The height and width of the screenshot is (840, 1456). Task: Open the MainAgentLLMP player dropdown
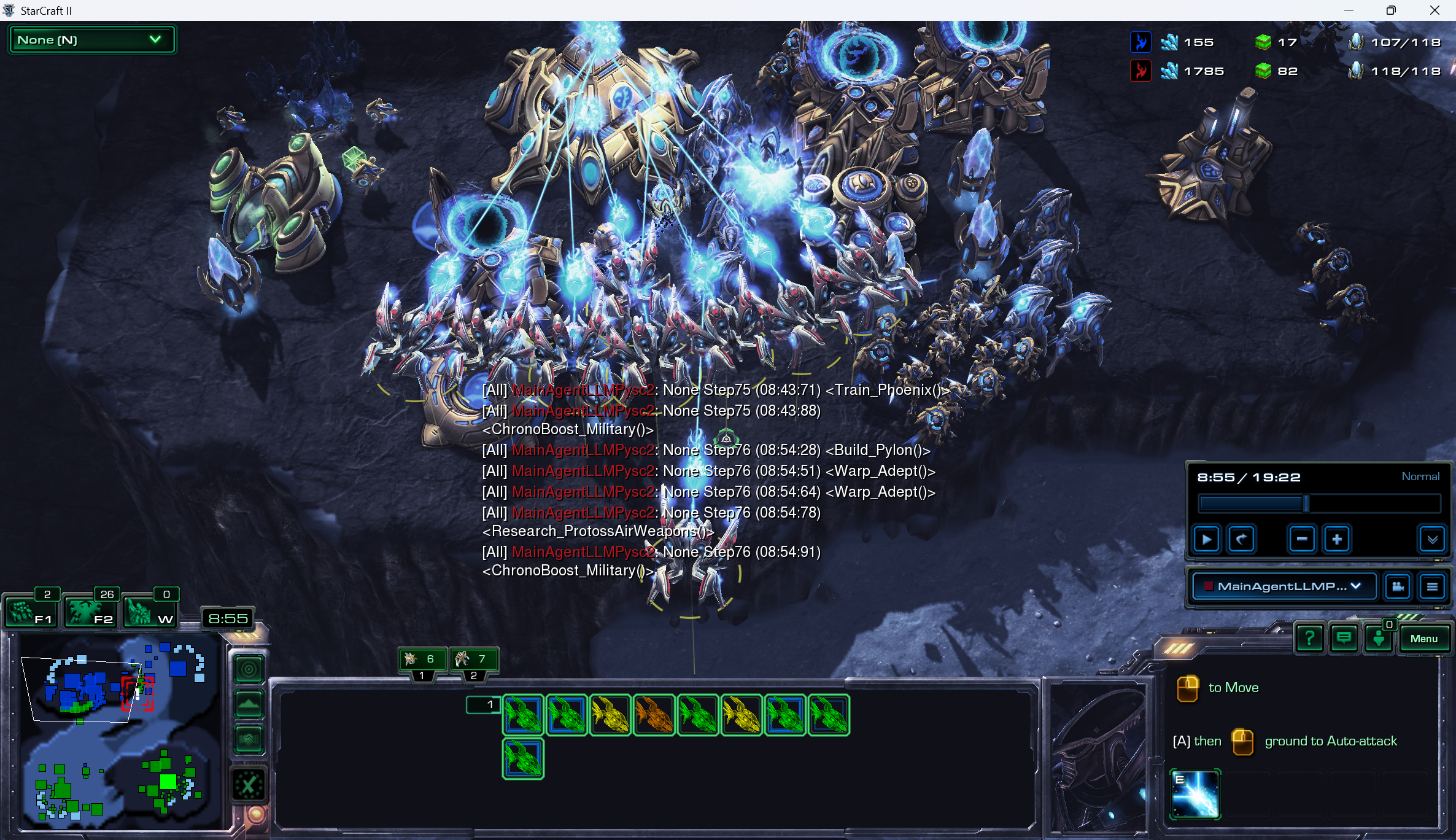[x=1283, y=586]
